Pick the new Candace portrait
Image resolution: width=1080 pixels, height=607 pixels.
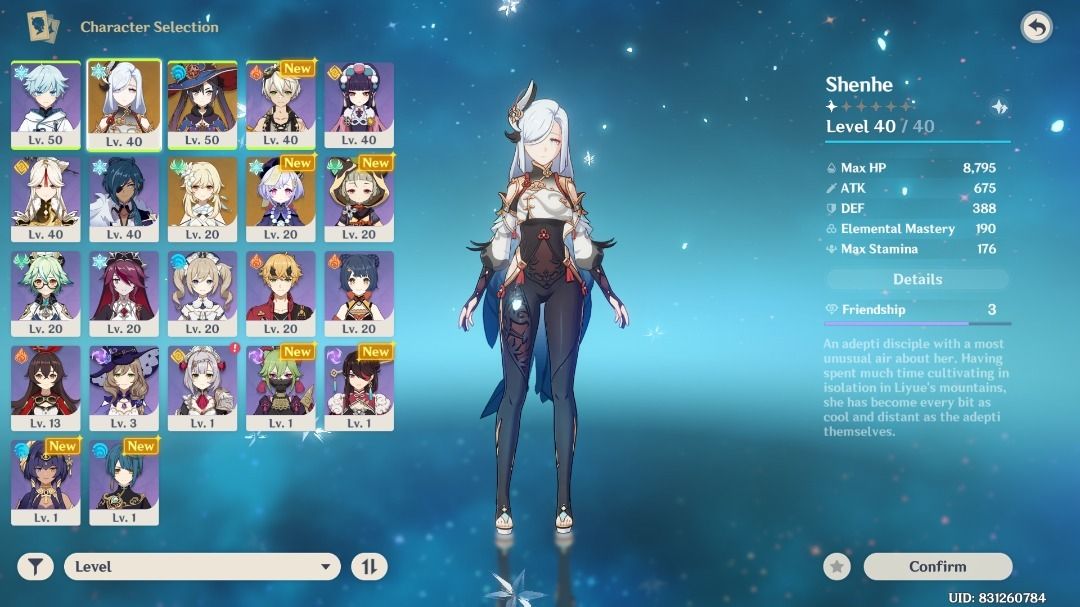[46, 482]
